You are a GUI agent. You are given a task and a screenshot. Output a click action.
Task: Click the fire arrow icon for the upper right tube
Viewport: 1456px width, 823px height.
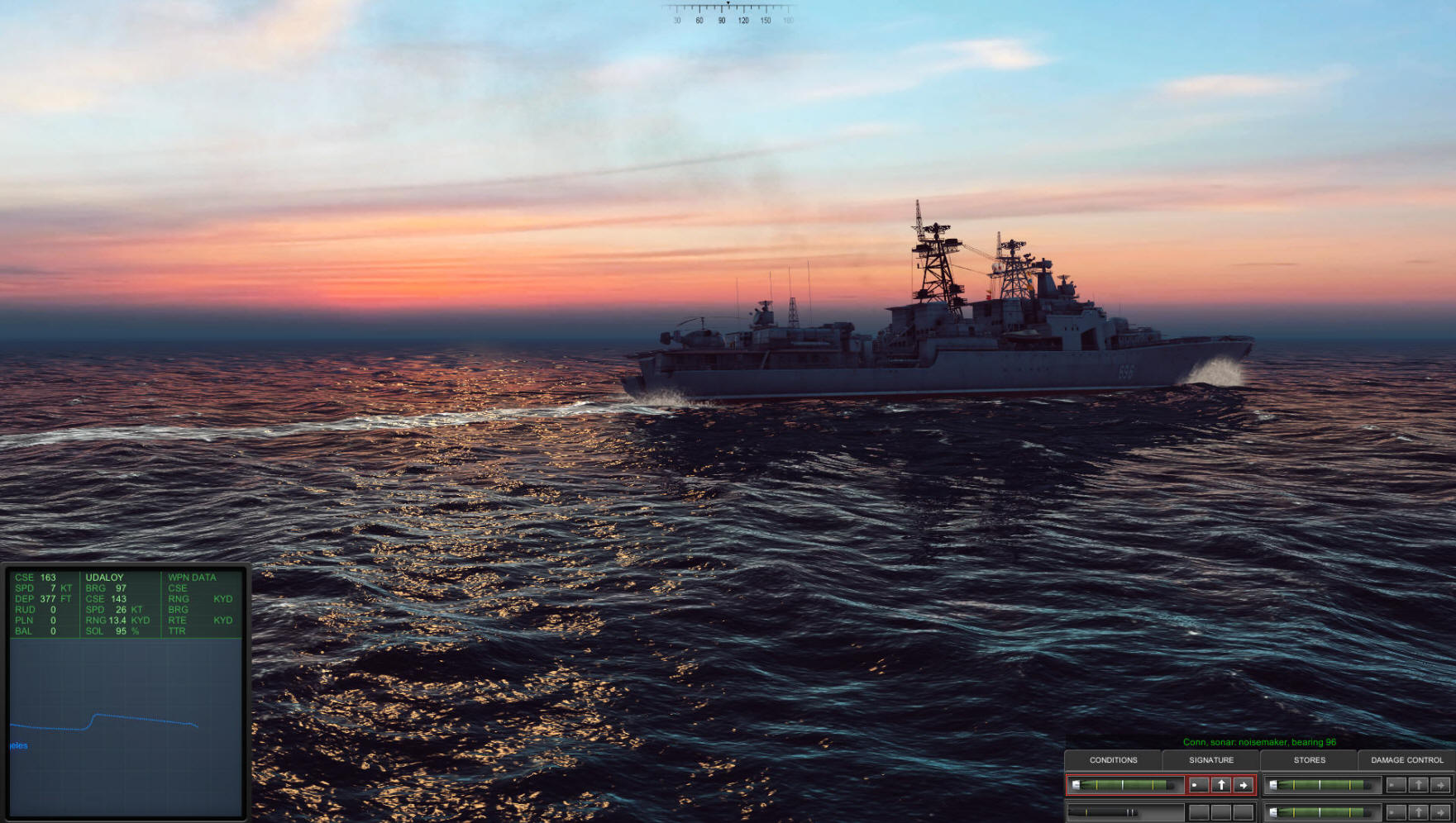pyautogui.click(x=1440, y=785)
